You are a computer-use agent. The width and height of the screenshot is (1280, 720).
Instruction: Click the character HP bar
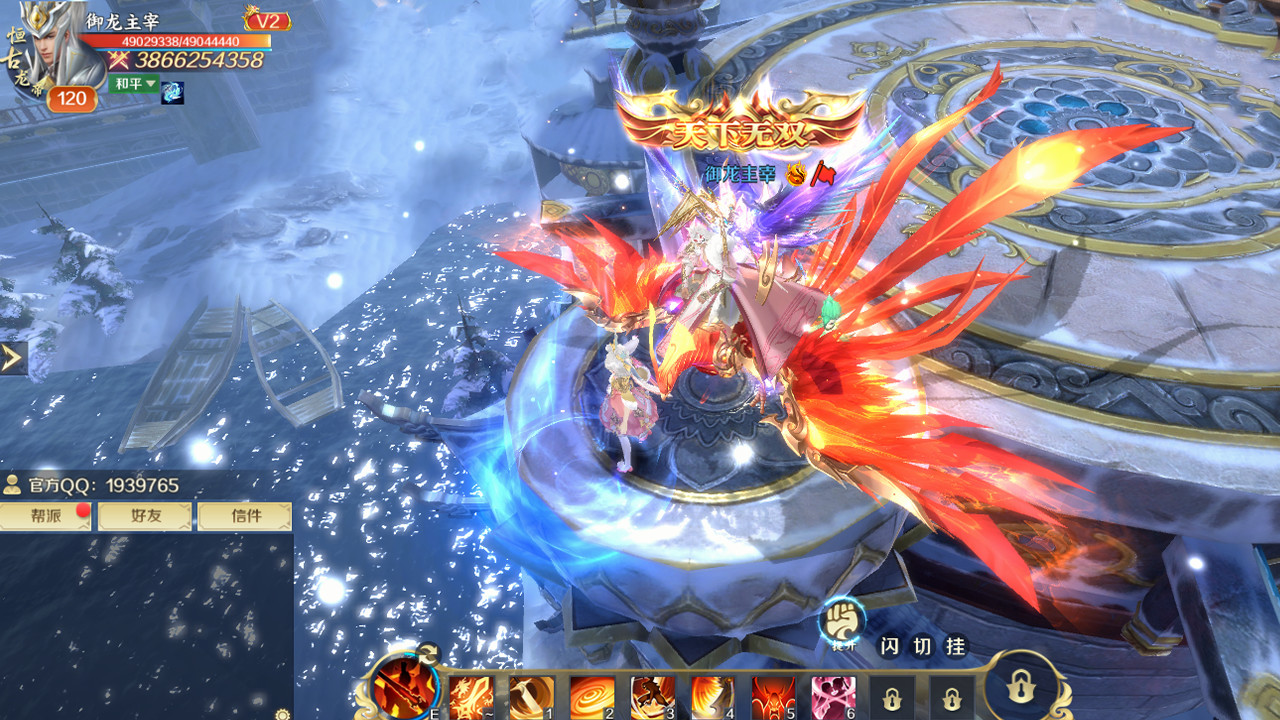pyautogui.click(x=180, y=42)
